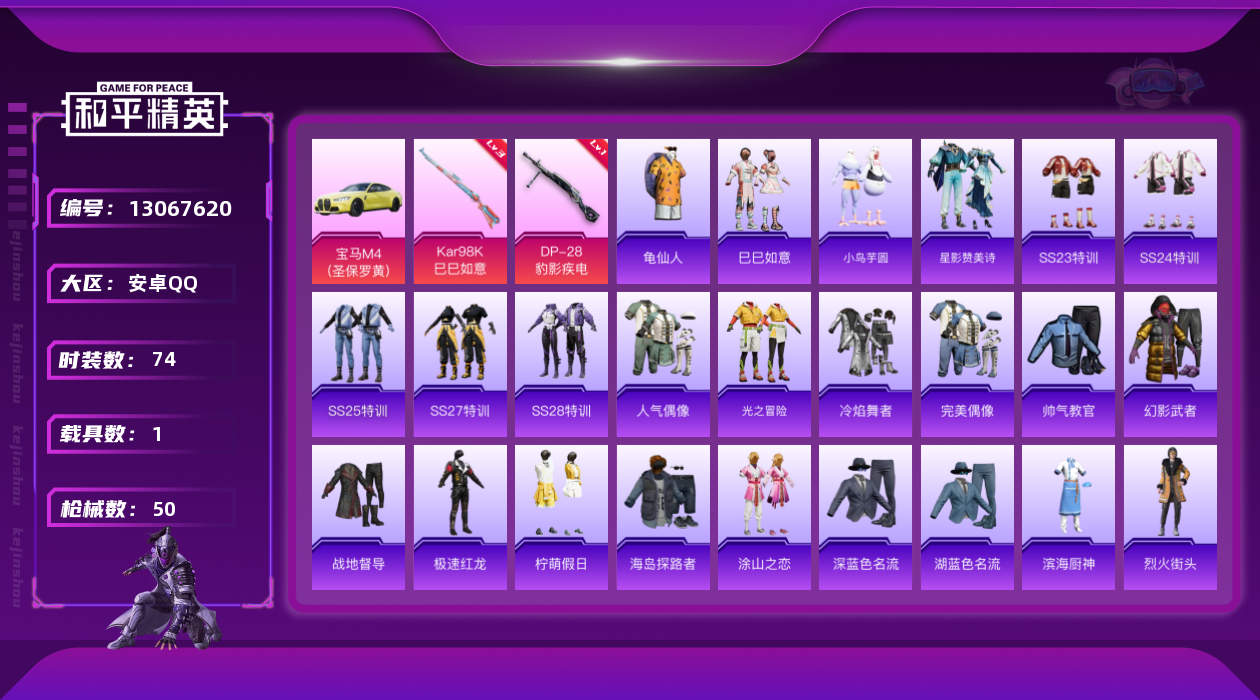Click the 滨海厨神 outfit tile

tap(1068, 517)
